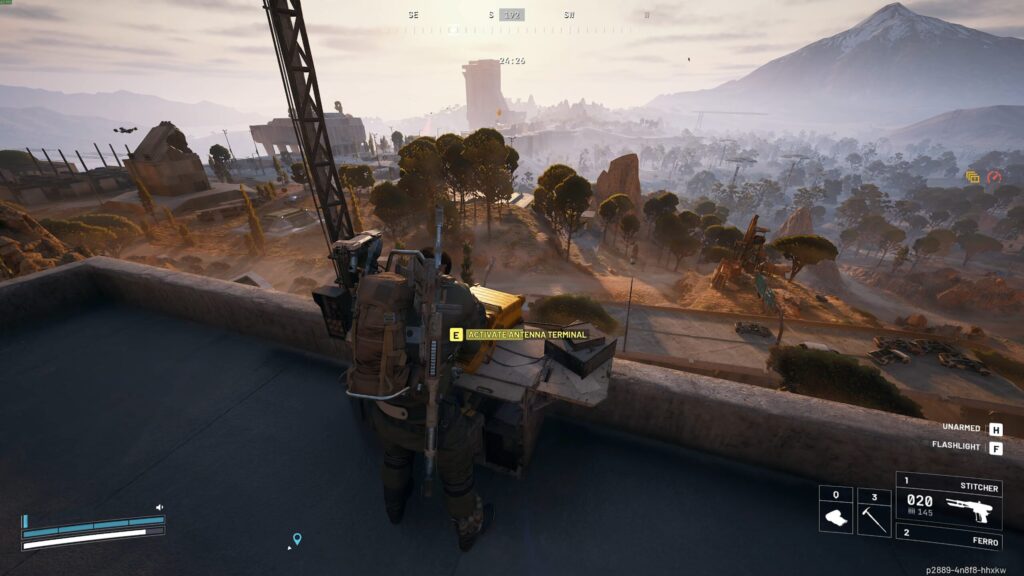The height and width of the screenshot is (576, 1024).
Task: Click the compass heading bar
Action: coord(512,16)
